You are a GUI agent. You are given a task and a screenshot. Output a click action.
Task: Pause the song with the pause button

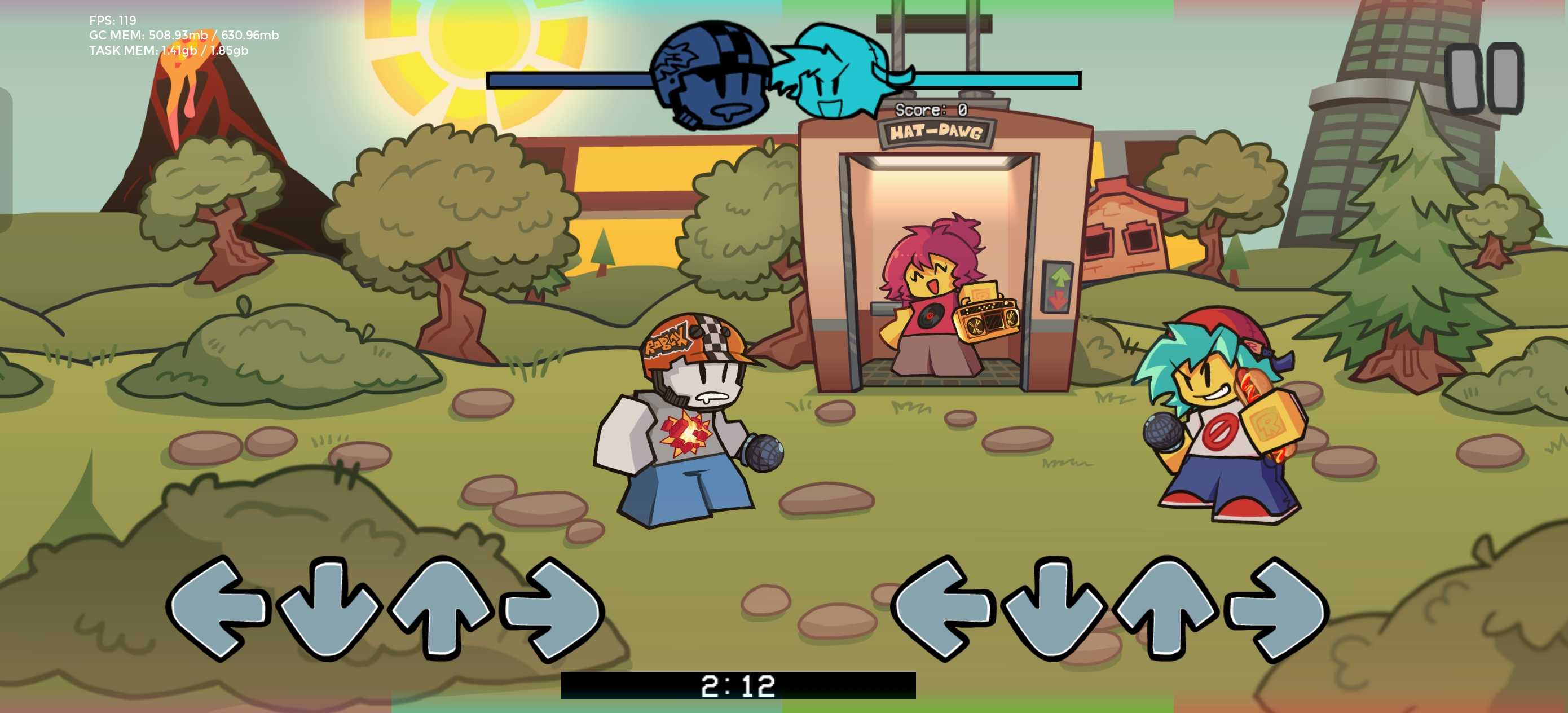pyautogui.click(x=1484, y=78)
